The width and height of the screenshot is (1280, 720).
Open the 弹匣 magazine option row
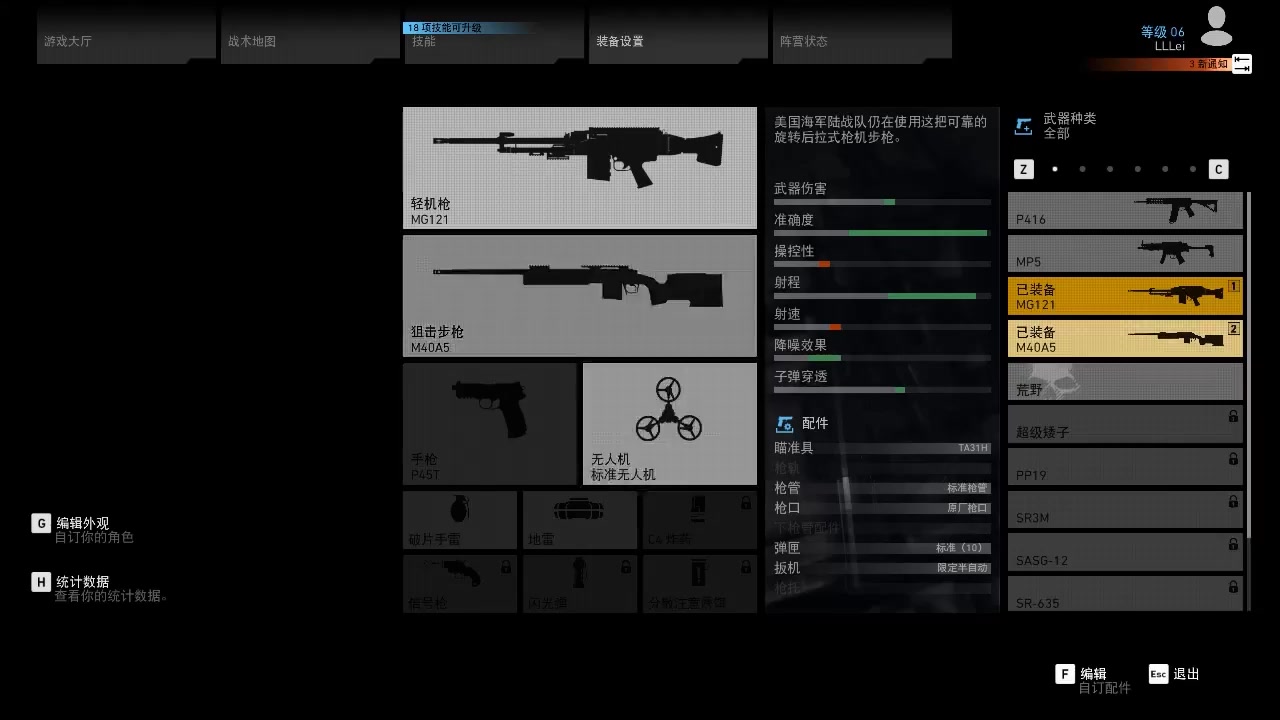pos(880,548)
